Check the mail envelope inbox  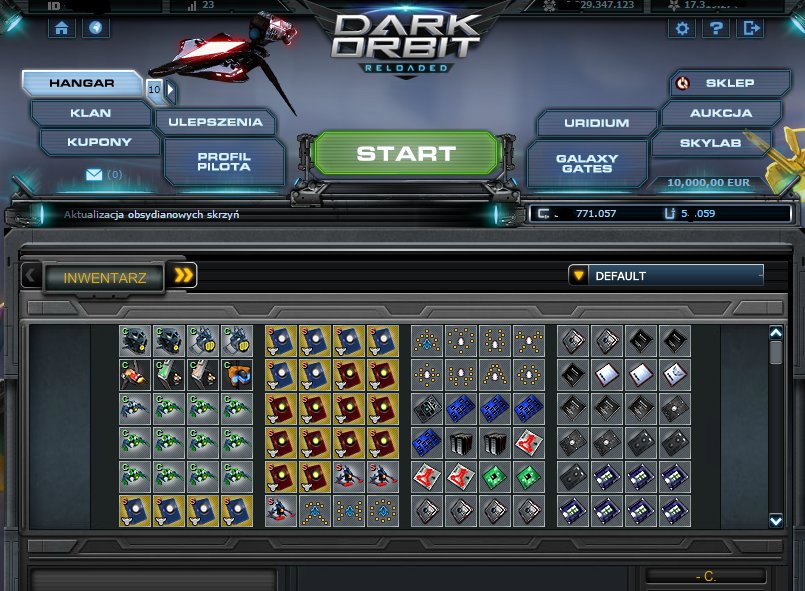point(95,175)
